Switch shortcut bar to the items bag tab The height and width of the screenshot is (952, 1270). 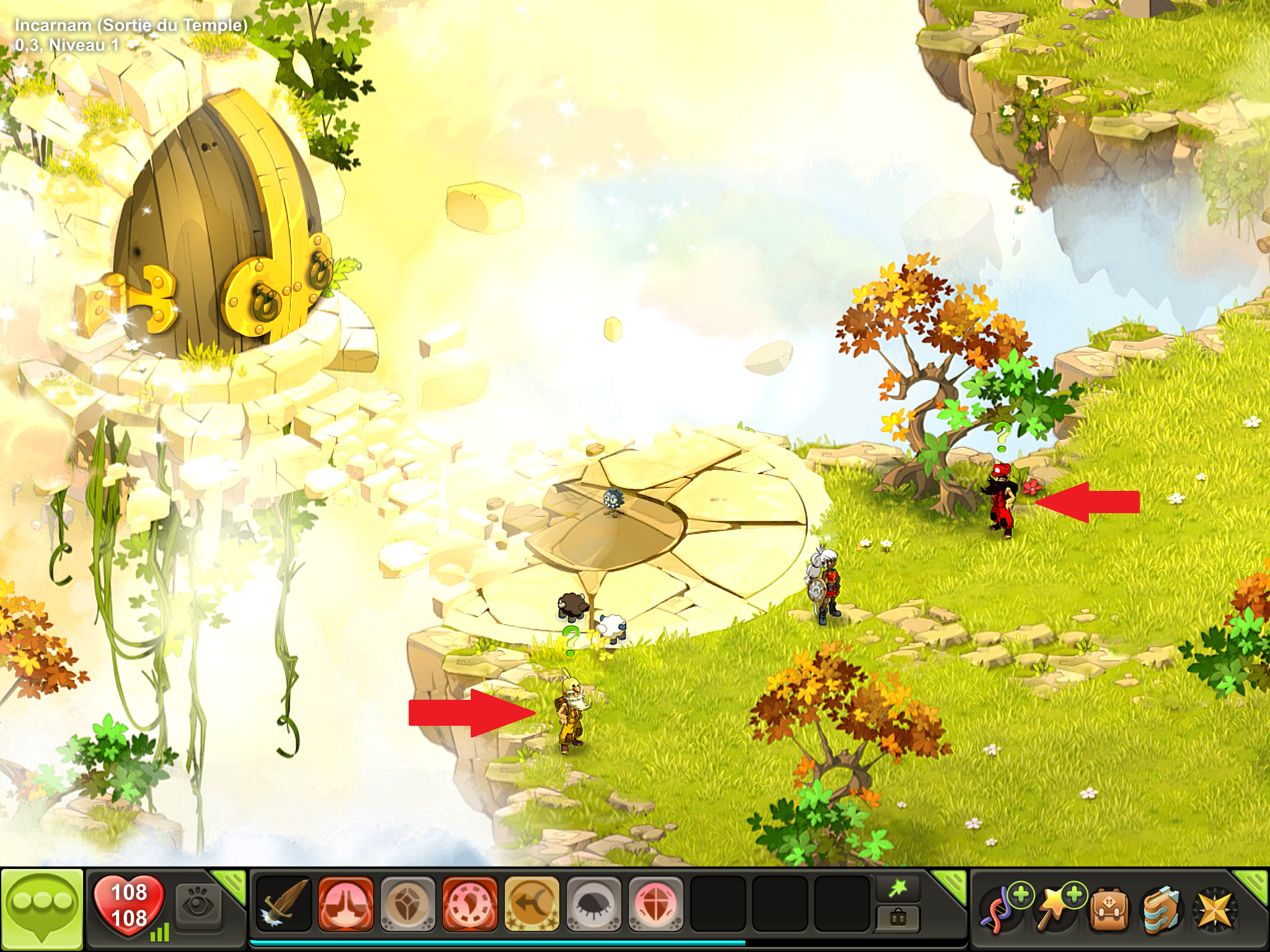(898, 918)
